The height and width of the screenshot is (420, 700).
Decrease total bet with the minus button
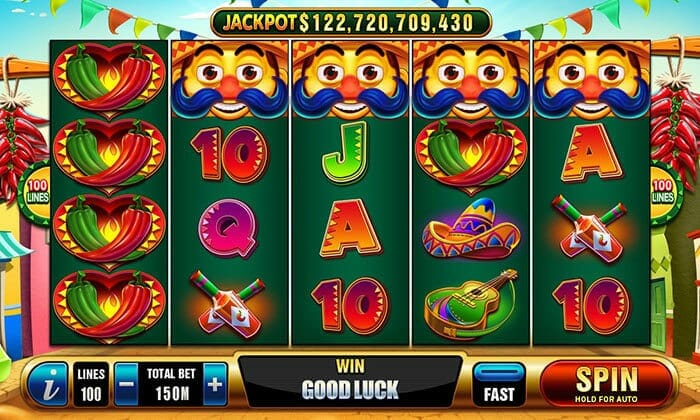(125, 384)
